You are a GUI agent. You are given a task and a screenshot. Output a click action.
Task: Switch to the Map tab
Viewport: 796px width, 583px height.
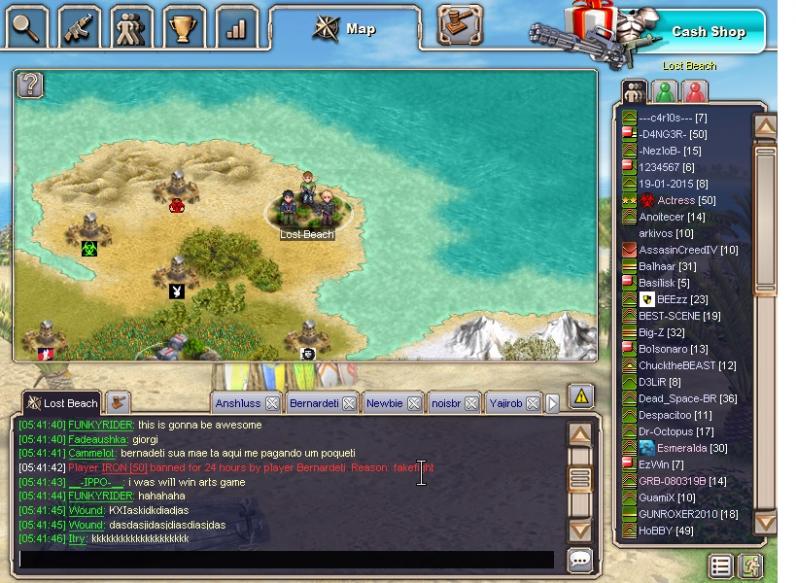[x=345, y=28]
